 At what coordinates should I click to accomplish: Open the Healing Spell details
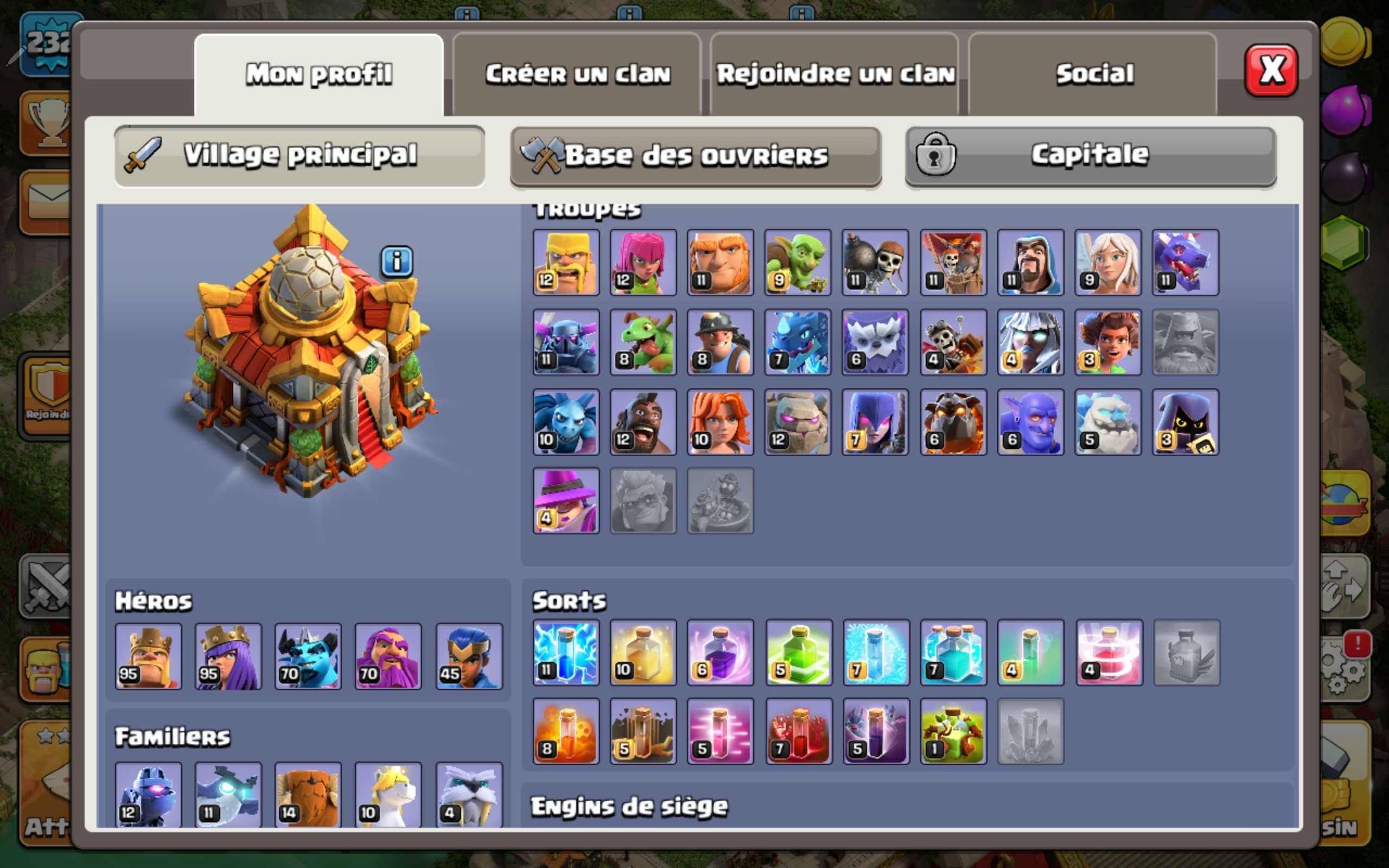click(643, 653)
